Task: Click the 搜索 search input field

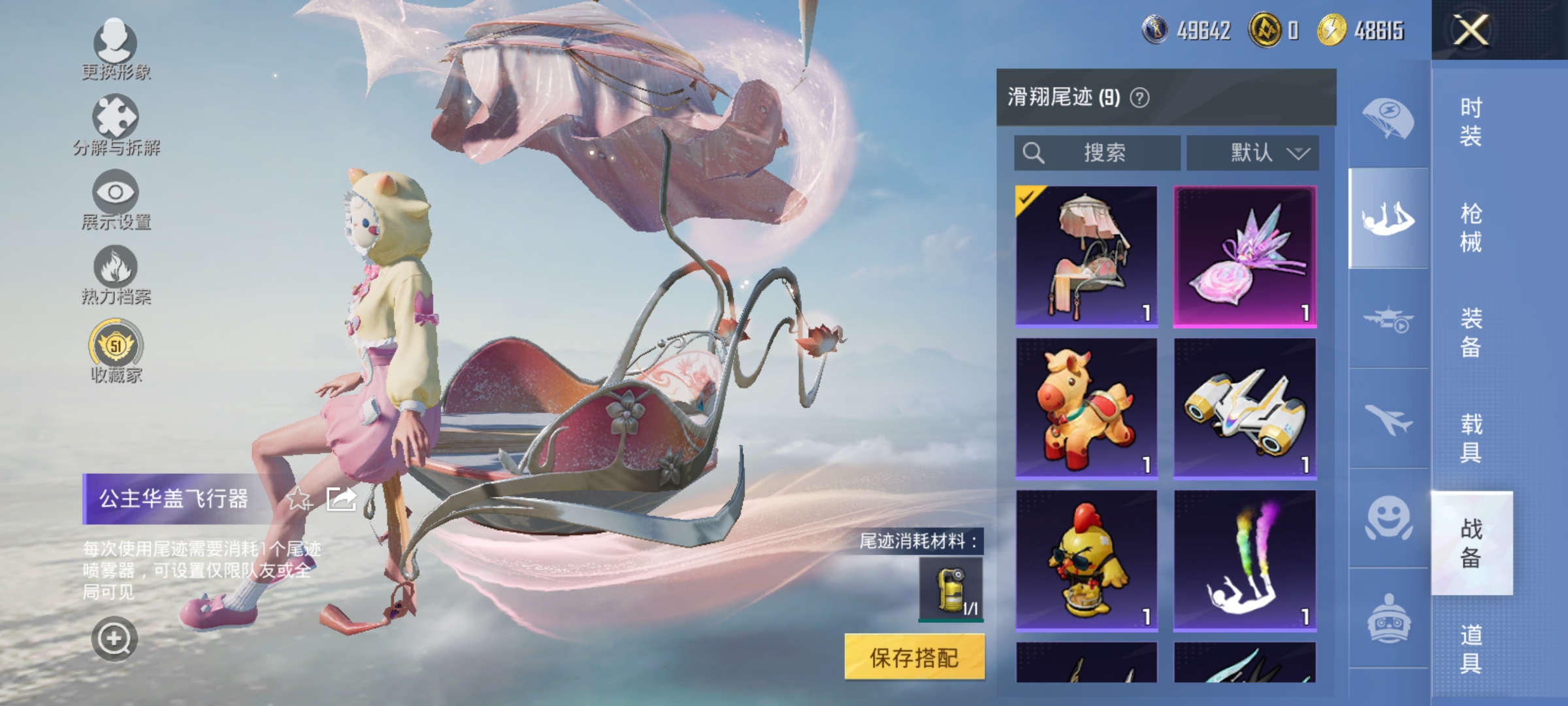Action: [1098, 154]
